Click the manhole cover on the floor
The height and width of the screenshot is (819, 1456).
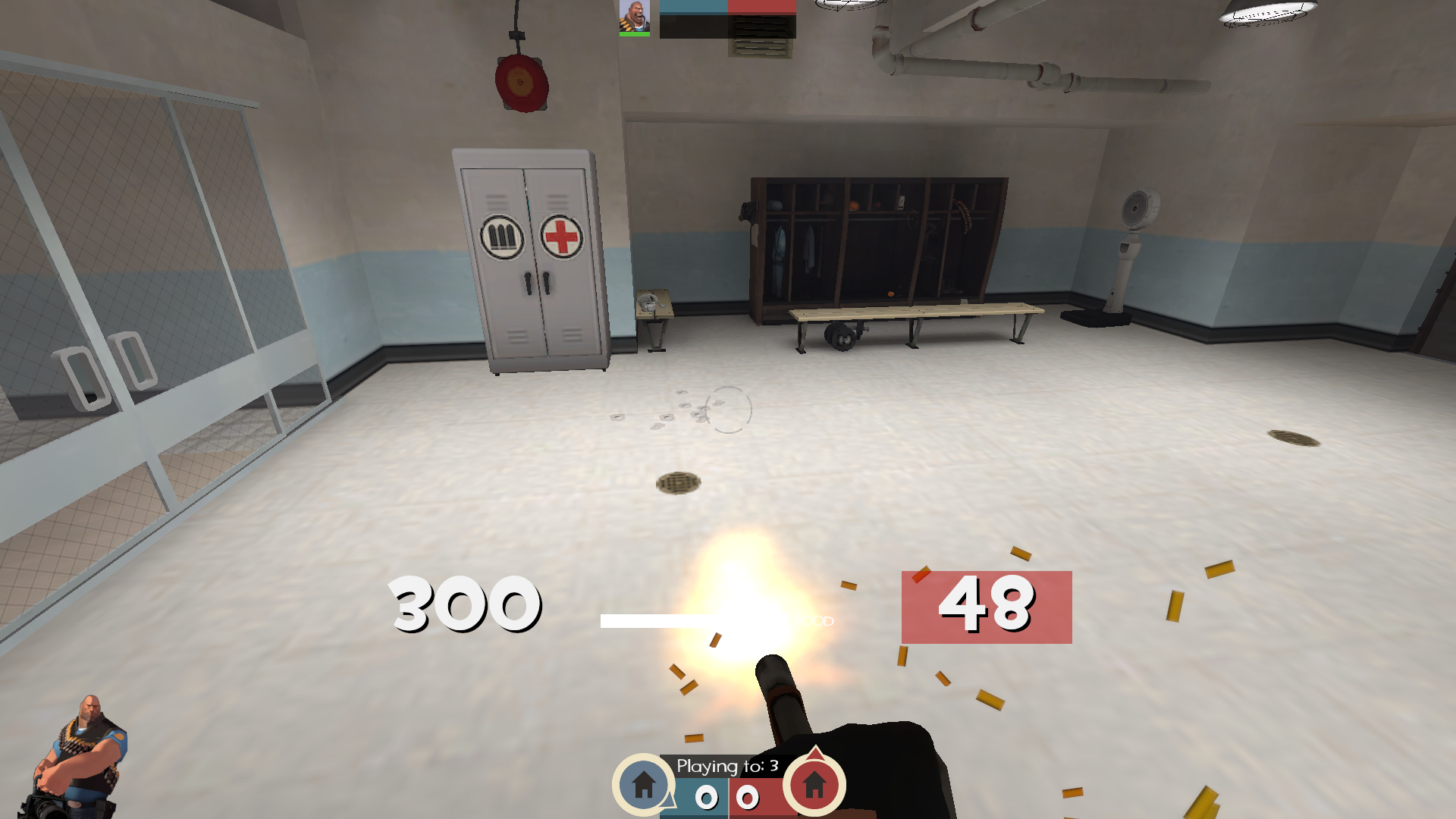pyautogui.click(x=679, y=482)
